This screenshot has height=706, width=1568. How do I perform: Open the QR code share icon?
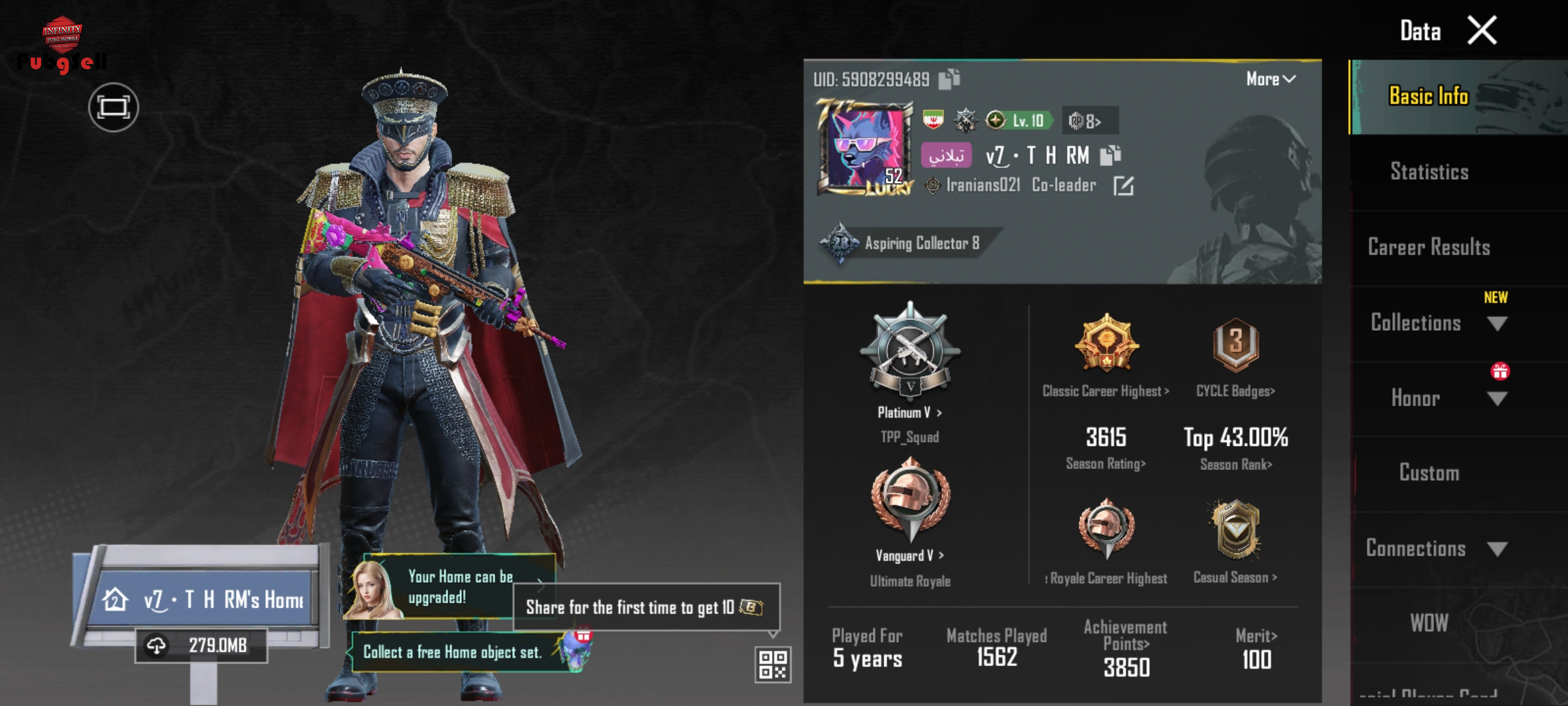(x=772, y=665)
